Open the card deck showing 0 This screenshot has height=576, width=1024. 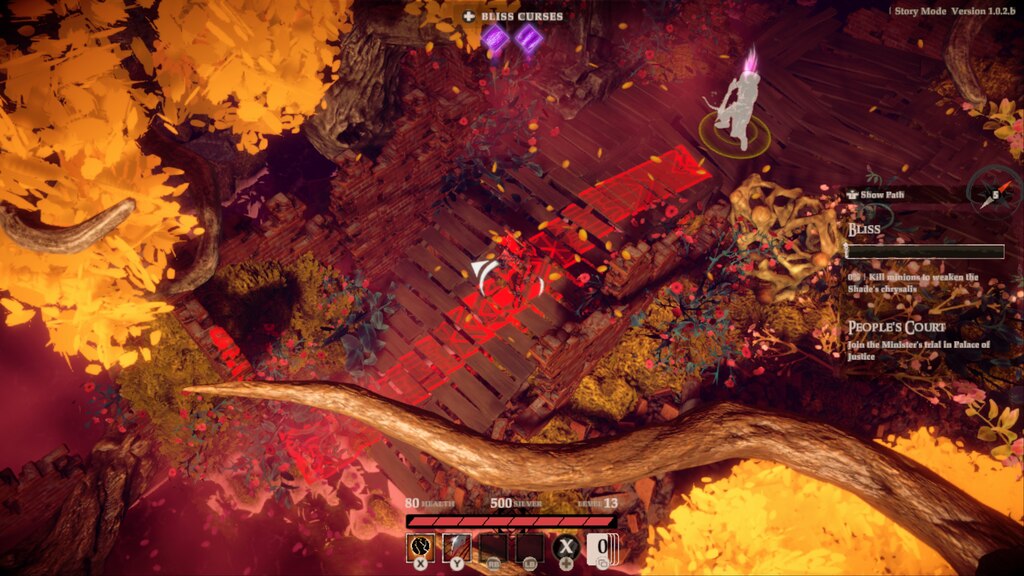pyautogui.click(x=603, y=548)
